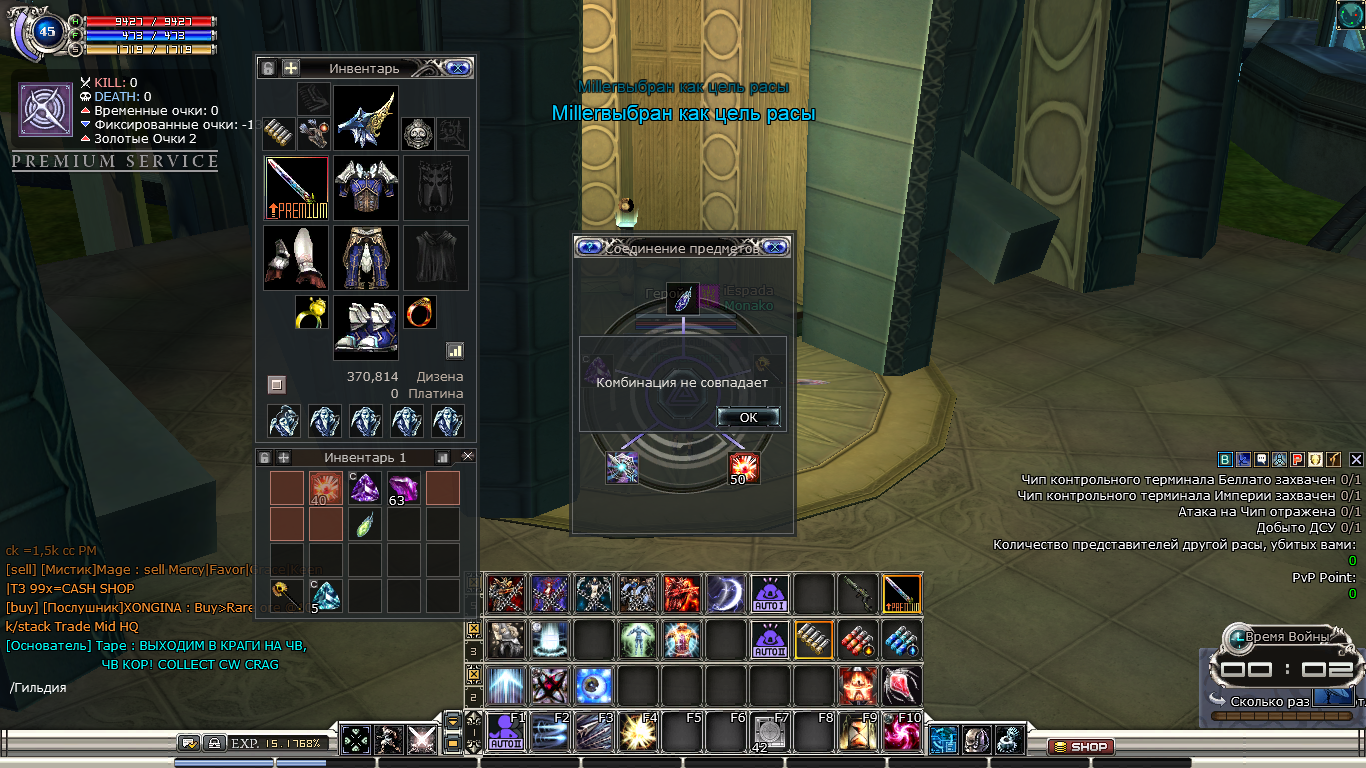This screenshot has height=768, width=1366.
Task: Select the red burst item in combination slot
Action: (x=744, y=468)
